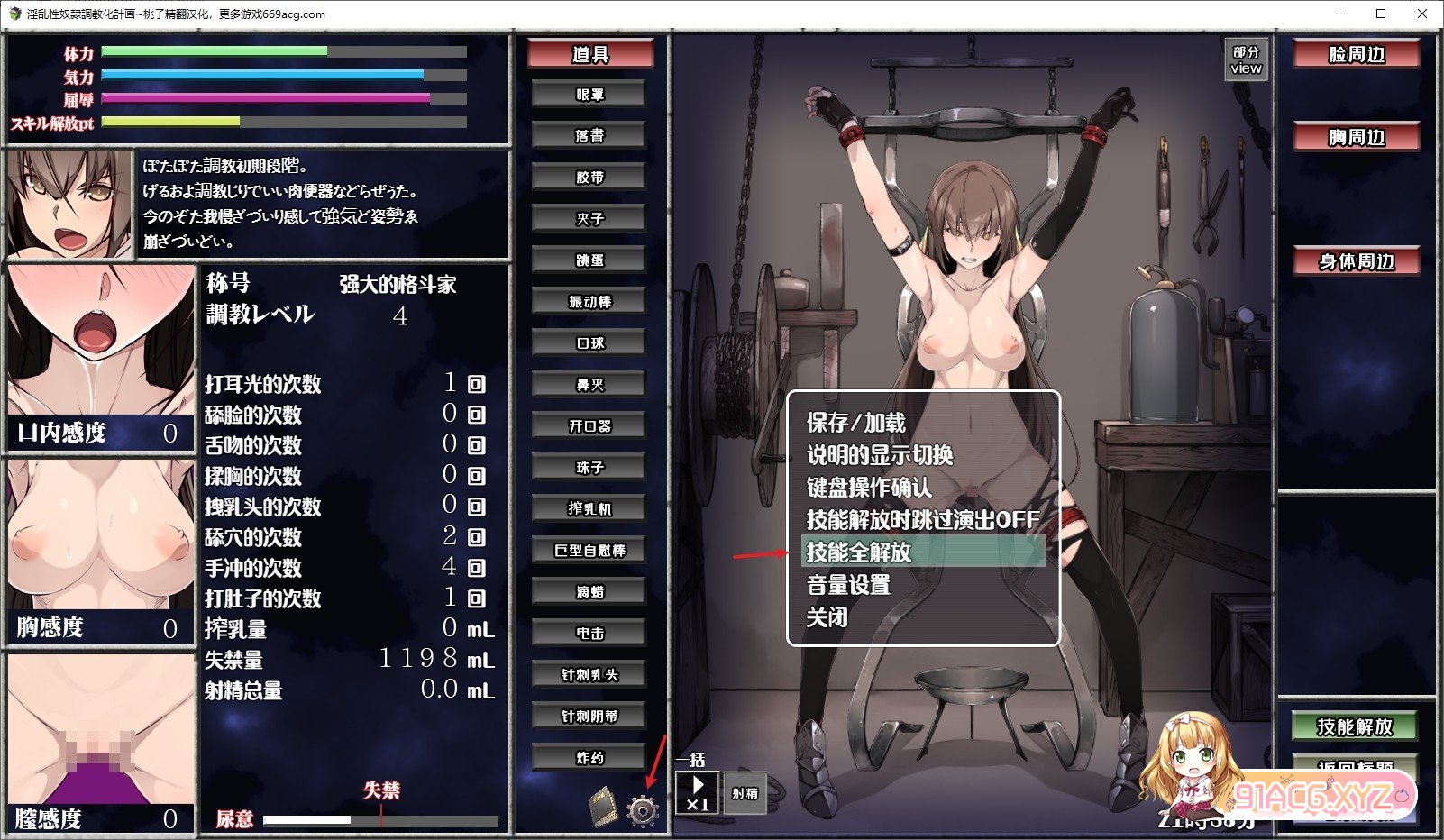This screenshot has width=1444, height=840.
Task: Switch to the 身体周边 category
Action: pyautogui.click(x=1356, y=262)
